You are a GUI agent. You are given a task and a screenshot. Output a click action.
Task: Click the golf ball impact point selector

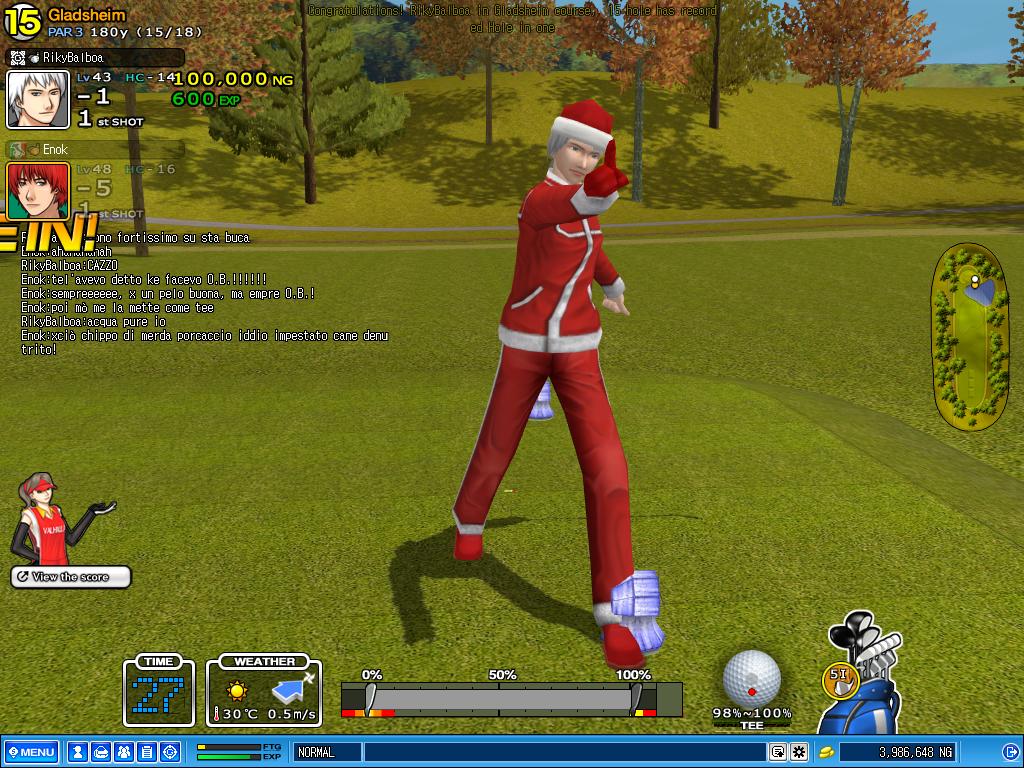point(751,678)
